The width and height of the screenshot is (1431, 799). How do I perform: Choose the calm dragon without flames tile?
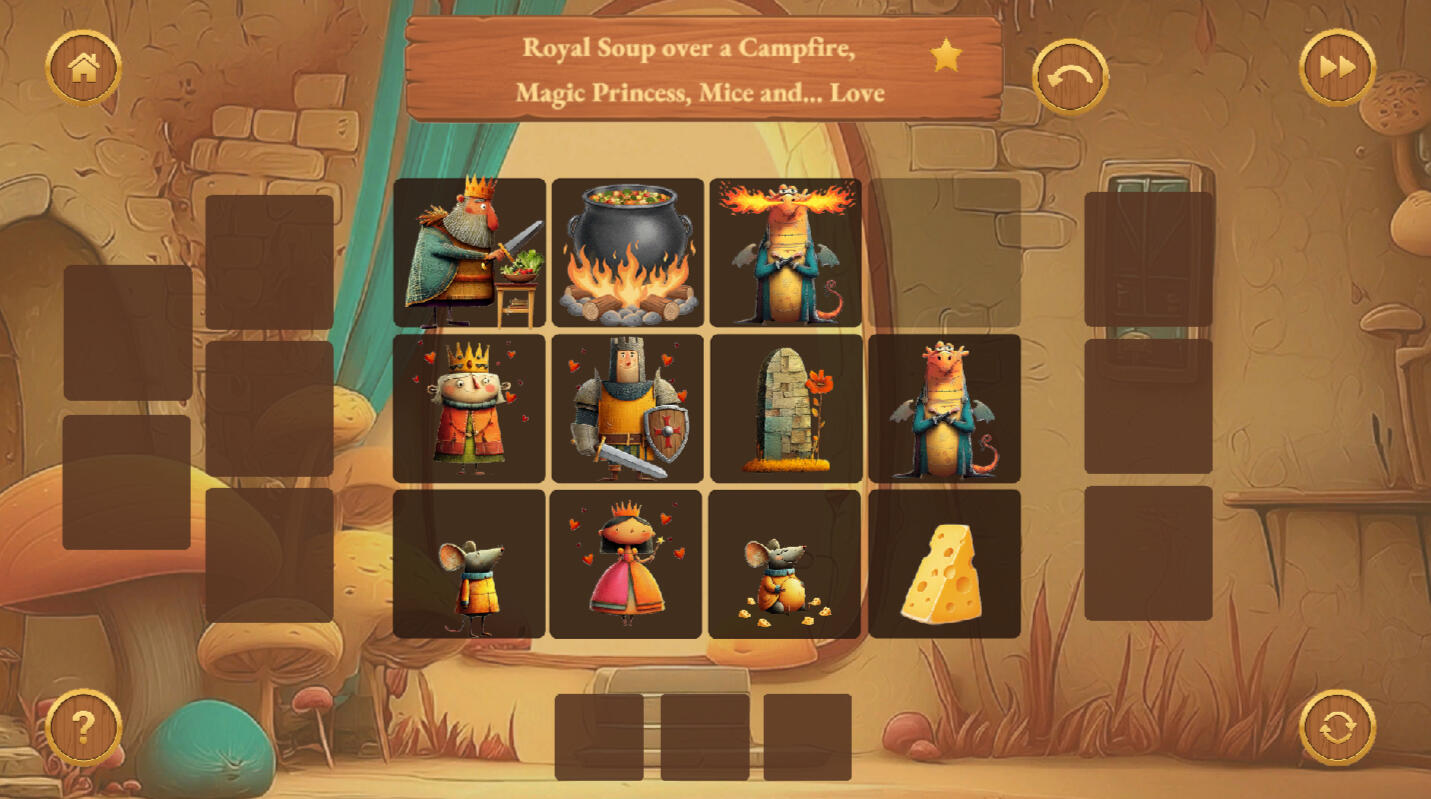point(944,408)
